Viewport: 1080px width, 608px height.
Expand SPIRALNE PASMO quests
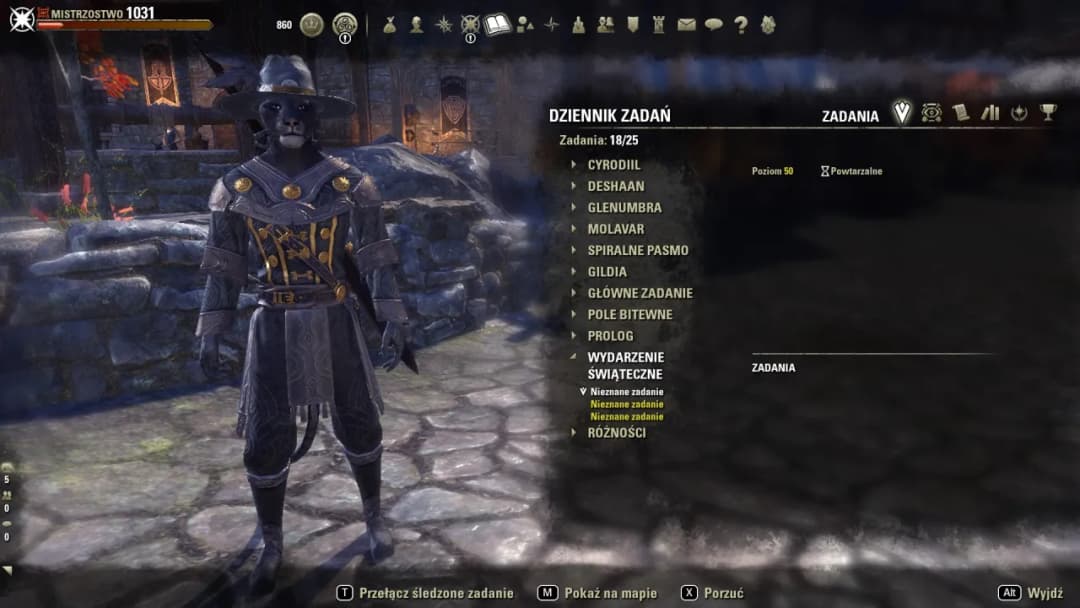(x=637, y=250)
